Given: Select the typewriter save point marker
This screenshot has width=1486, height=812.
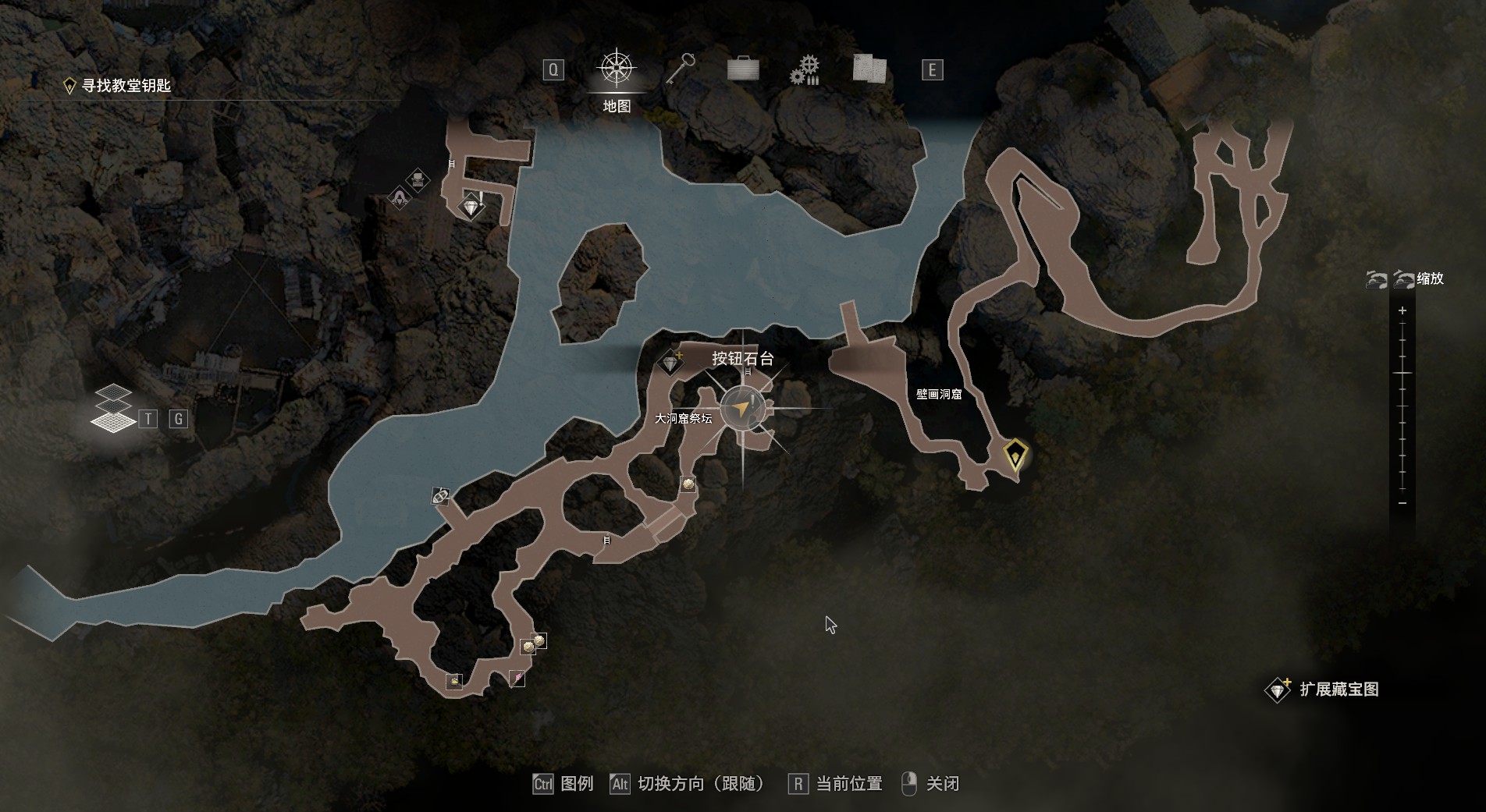Looking at the screenshot, I should pos(418,180).
